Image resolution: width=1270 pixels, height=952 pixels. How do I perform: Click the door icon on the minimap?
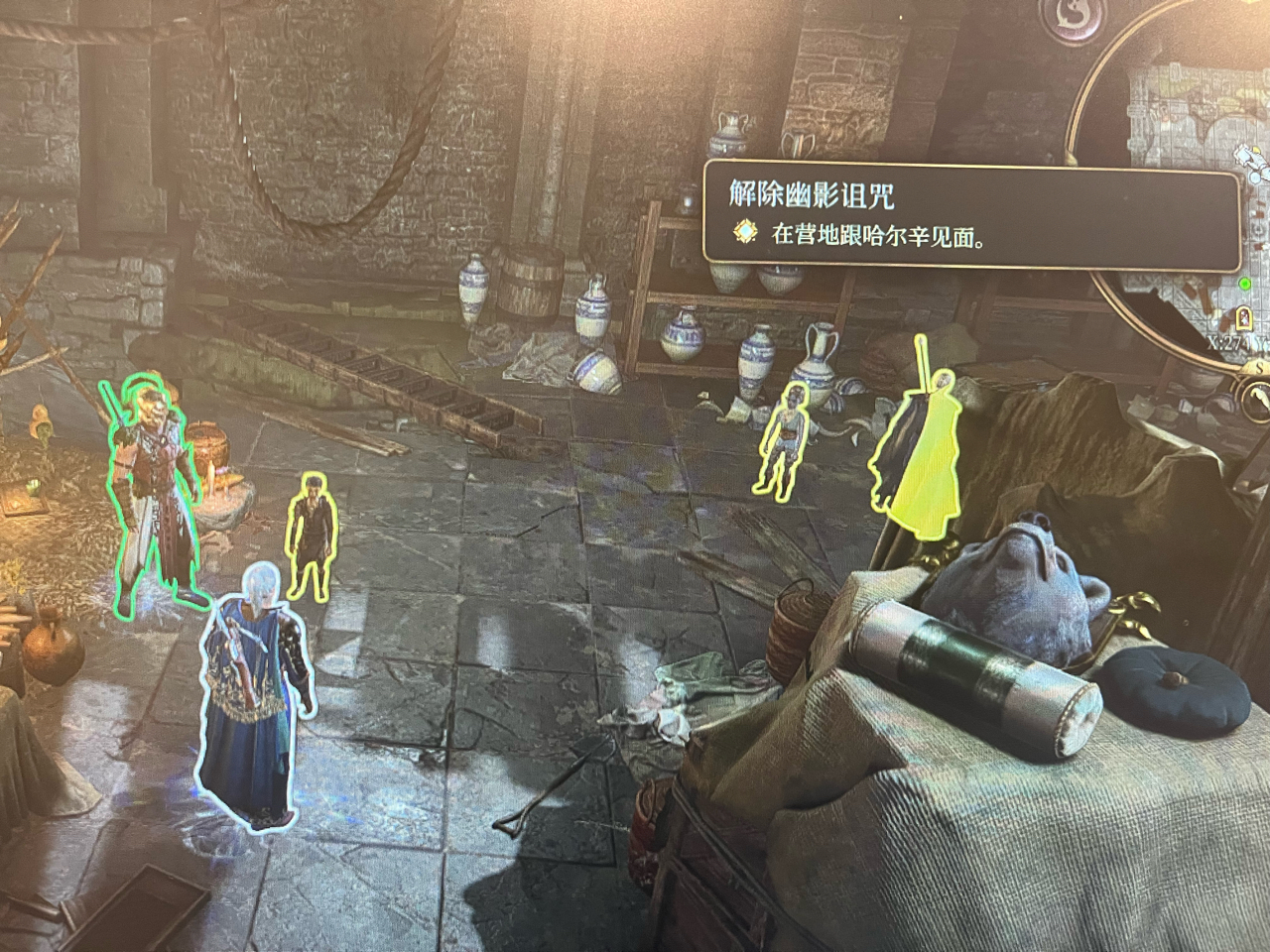coord(1243,317)
